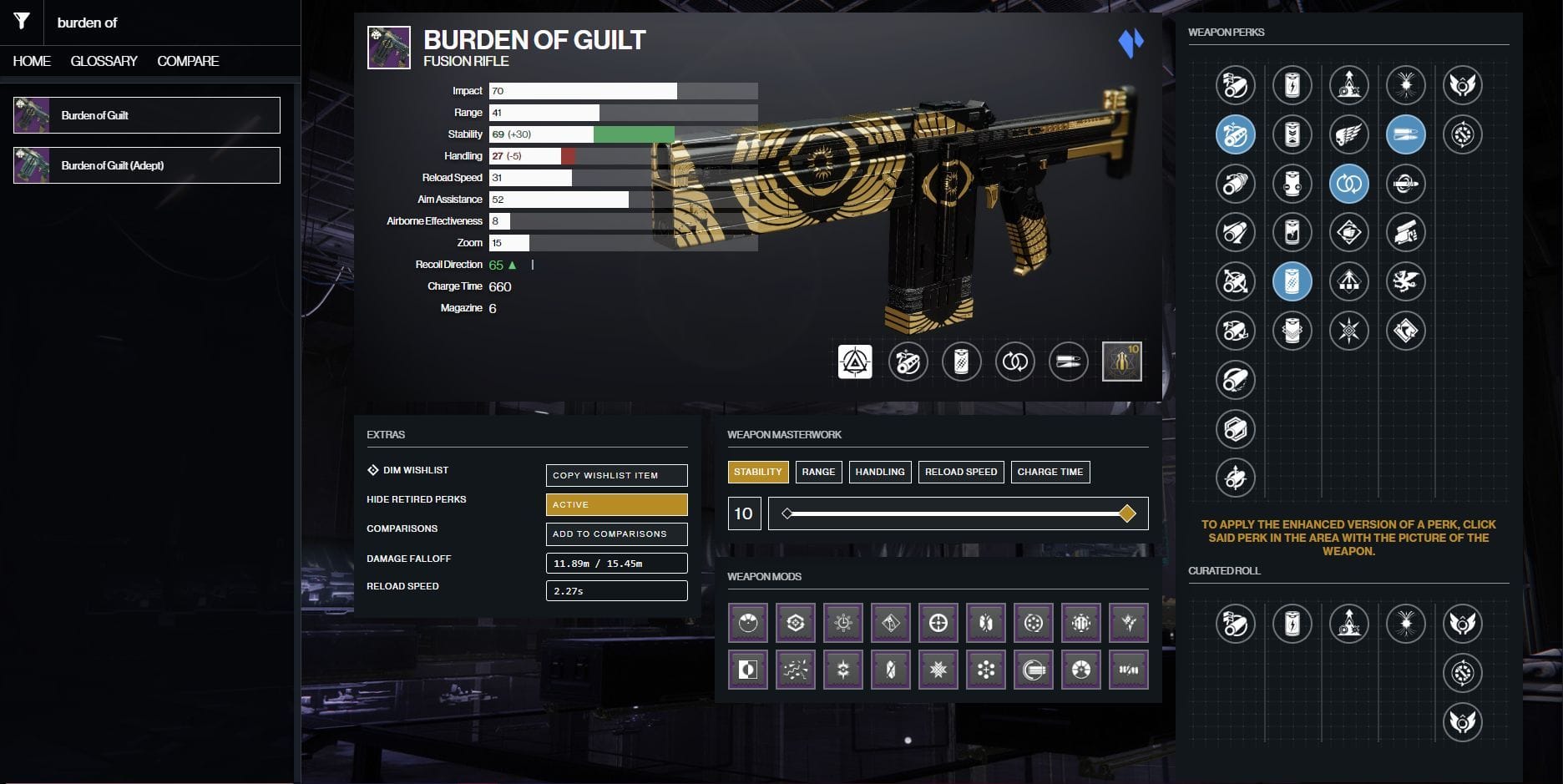Image resolution: width=1563 pixels, height=784 pixels.
Task: Open the GLOSSARY page from the top menu
Action: tap(104, 61)
